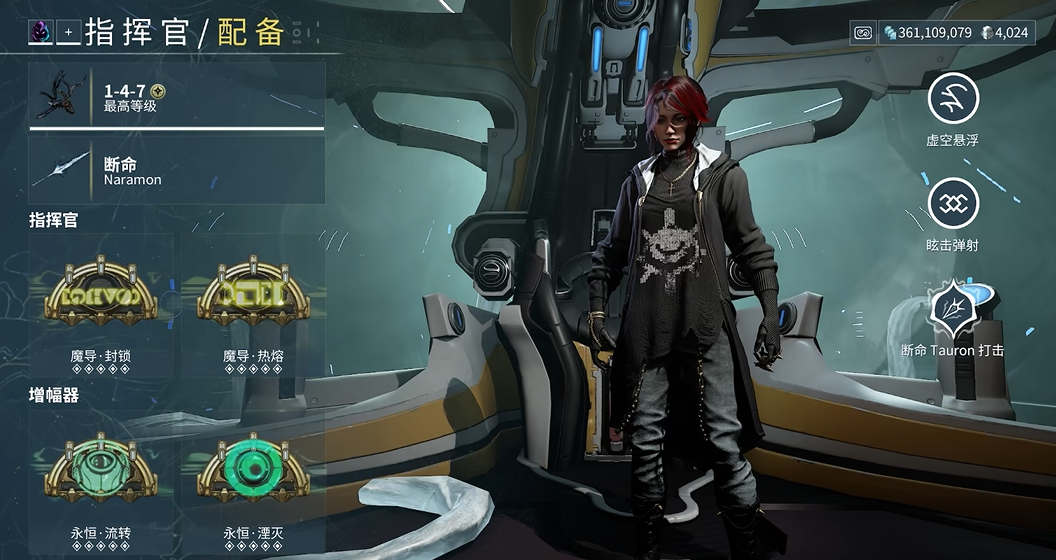
Task: Pick the 永恒·流转 amp arcane
Action: tap(100, 470)
